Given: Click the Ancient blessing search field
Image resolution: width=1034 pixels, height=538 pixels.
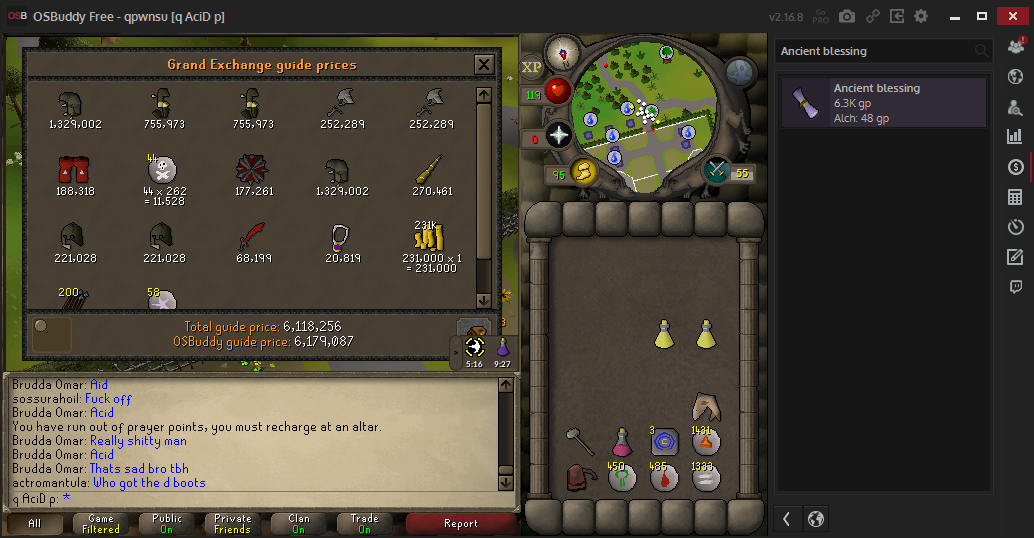Looking at the screenshot, I should click(875, 51).
